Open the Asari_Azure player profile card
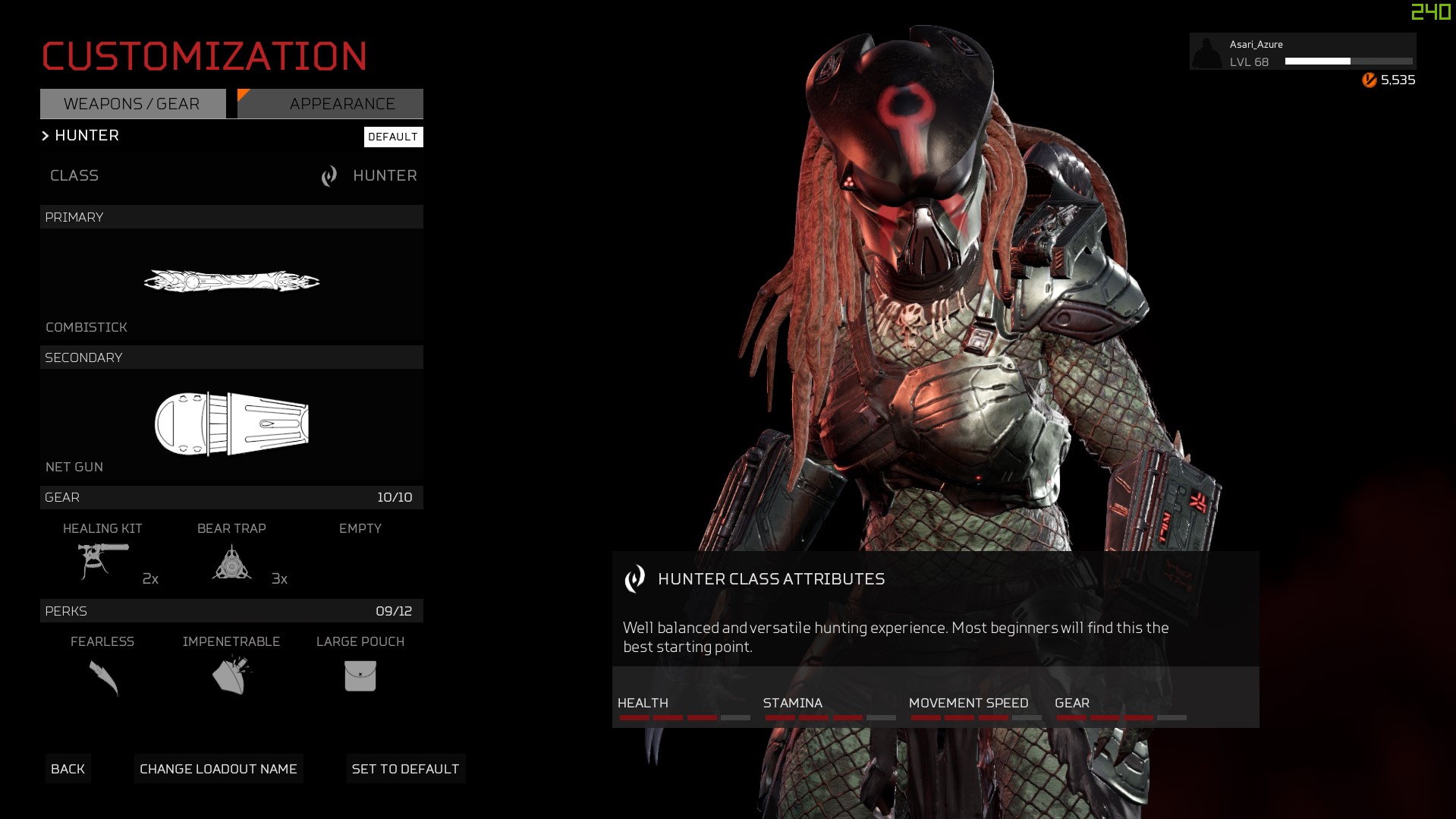Viewport: 1456px width, 819px height. pyautogui.click(x=1302, y=52)
